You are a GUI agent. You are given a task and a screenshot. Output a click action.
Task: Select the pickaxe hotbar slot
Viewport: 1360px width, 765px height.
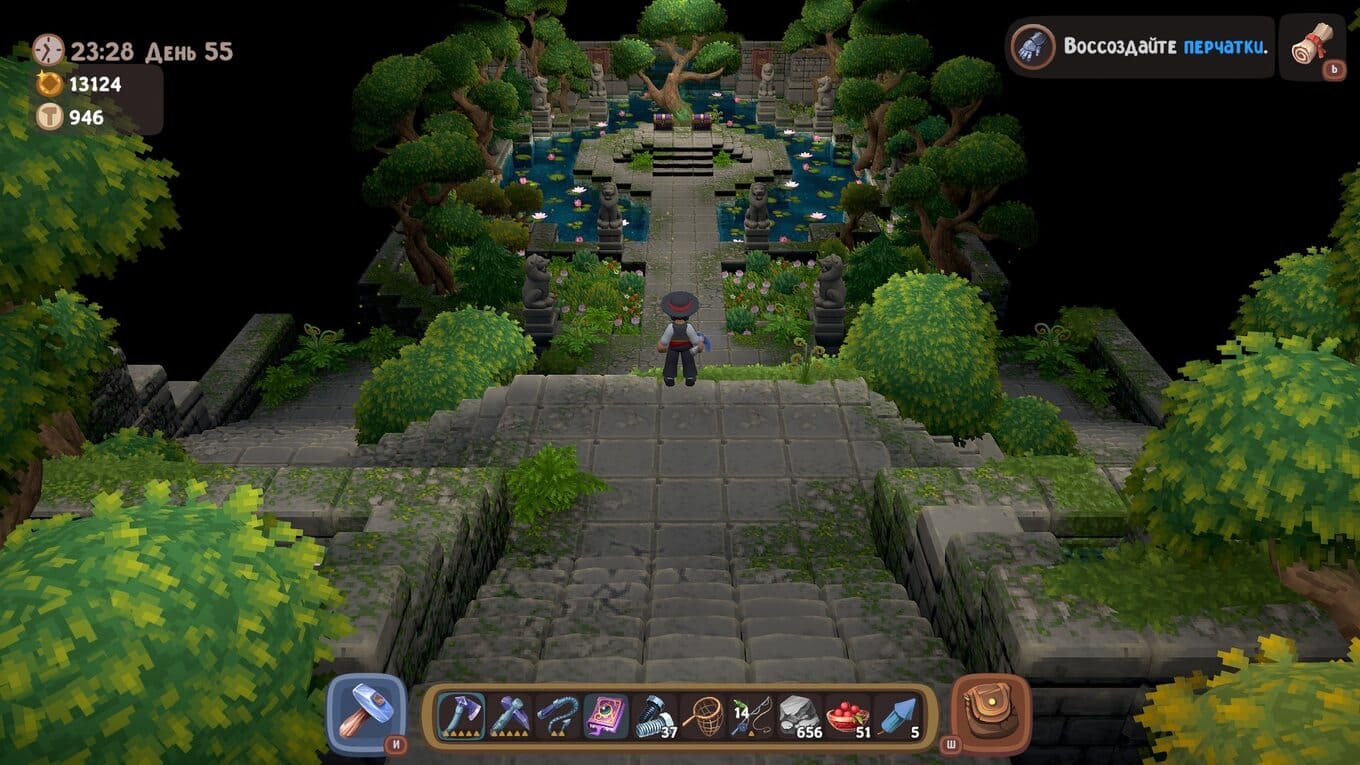coord(510,716)
